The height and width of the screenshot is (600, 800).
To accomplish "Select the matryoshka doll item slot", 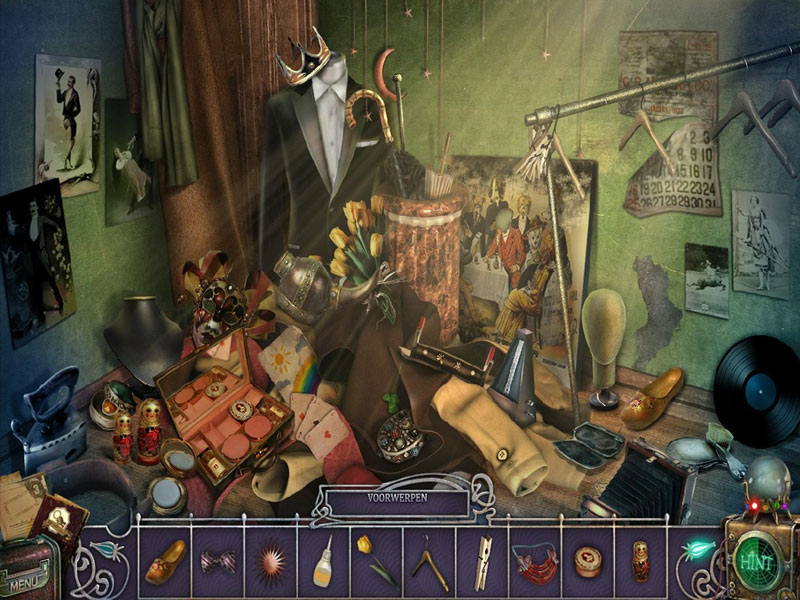I will [x=641, y=561].
